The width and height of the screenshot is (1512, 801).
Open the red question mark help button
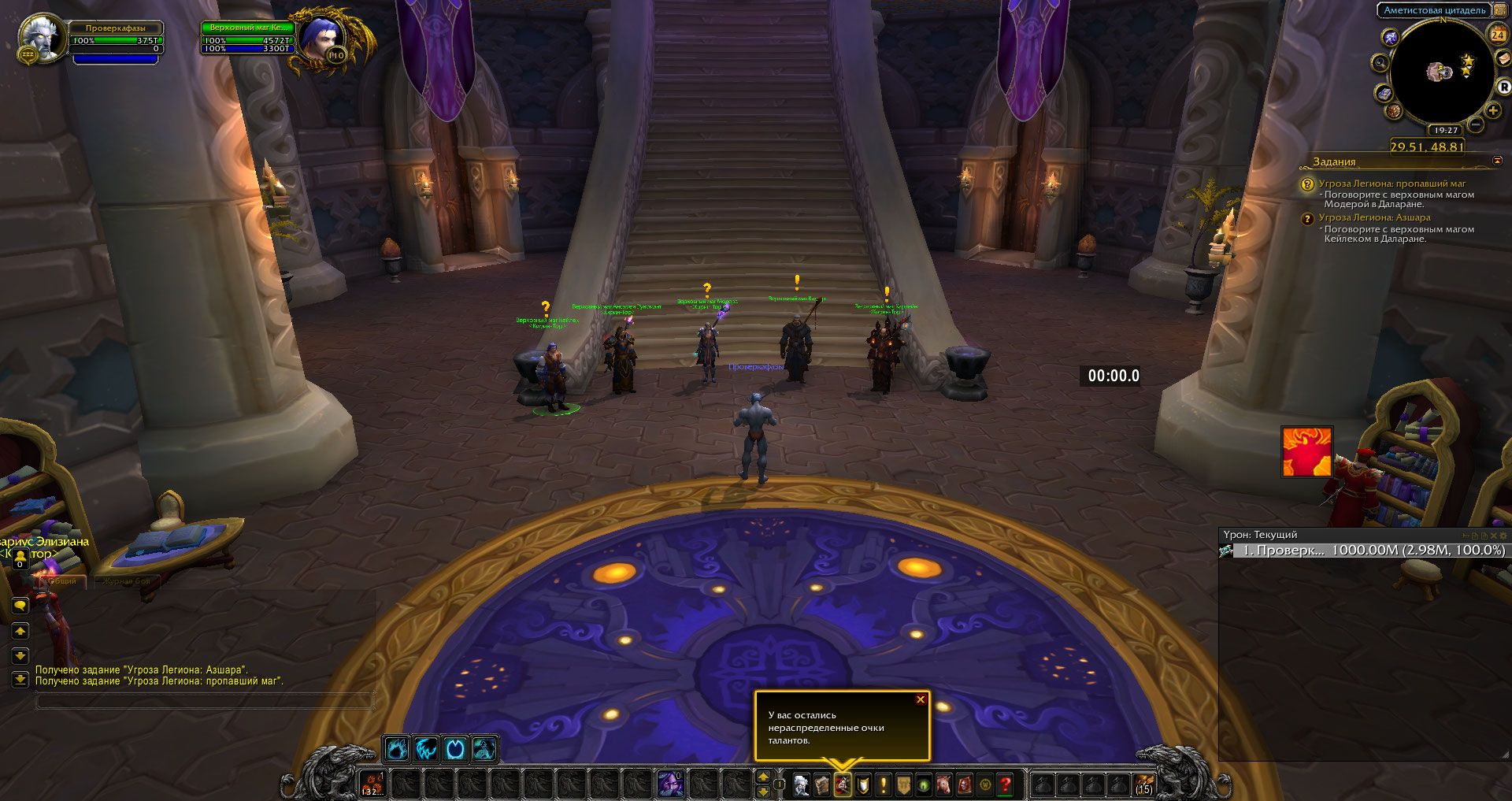1006,785
